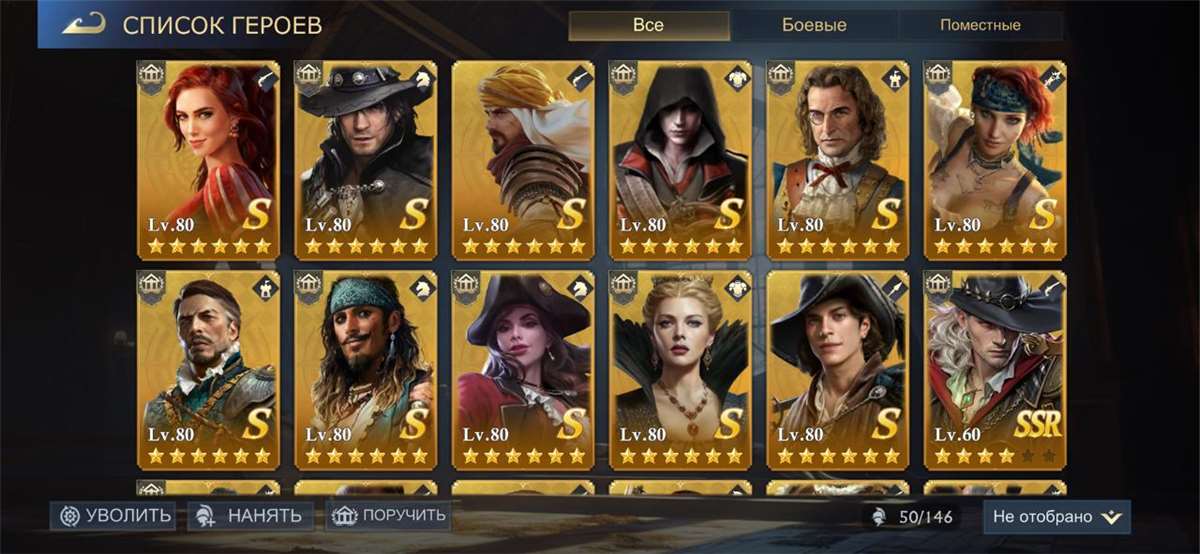Open the Боевые heroes tab
The width and height of the screenshot is (1200, 554).
(814, 25)
